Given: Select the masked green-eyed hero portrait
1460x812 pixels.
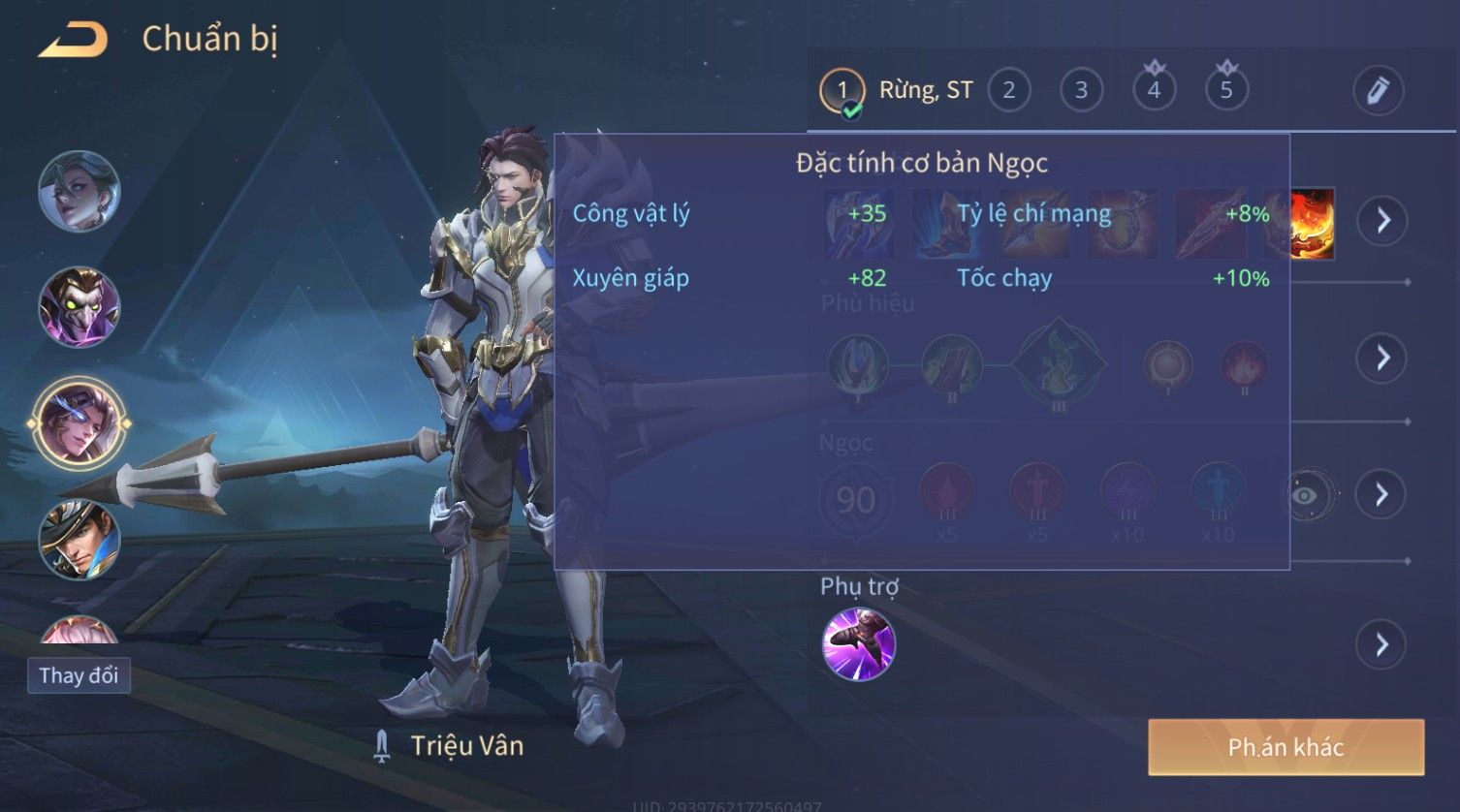Looking at the screenshot, I should [x=79, y=308].
